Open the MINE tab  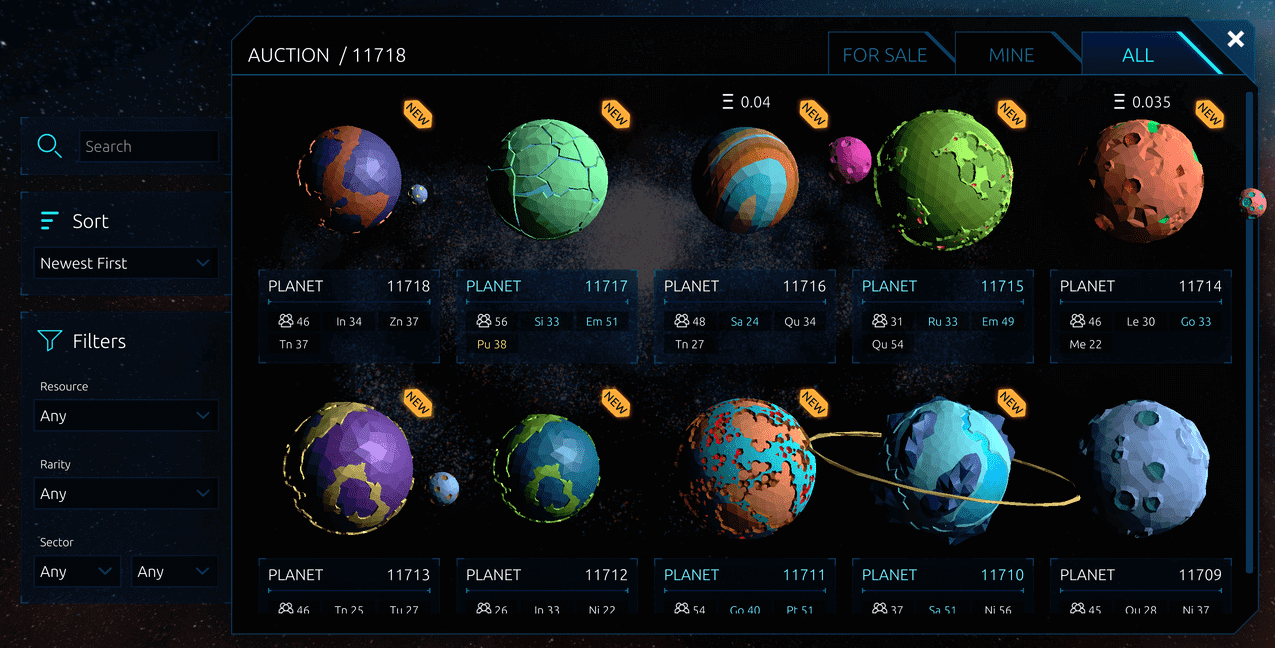(1011, 55)
